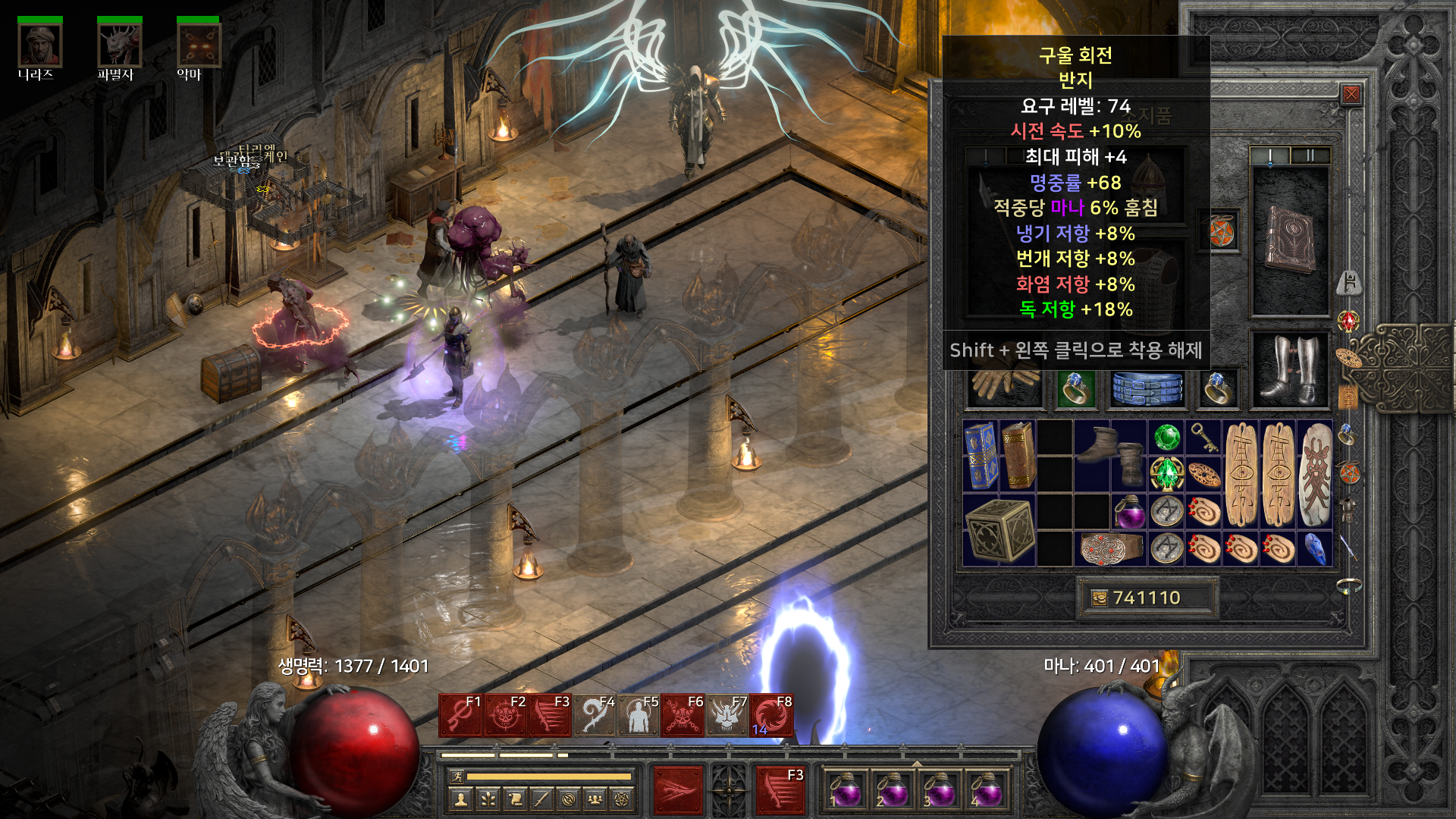
Task: Click the gold amount button
Action: 1147,598
